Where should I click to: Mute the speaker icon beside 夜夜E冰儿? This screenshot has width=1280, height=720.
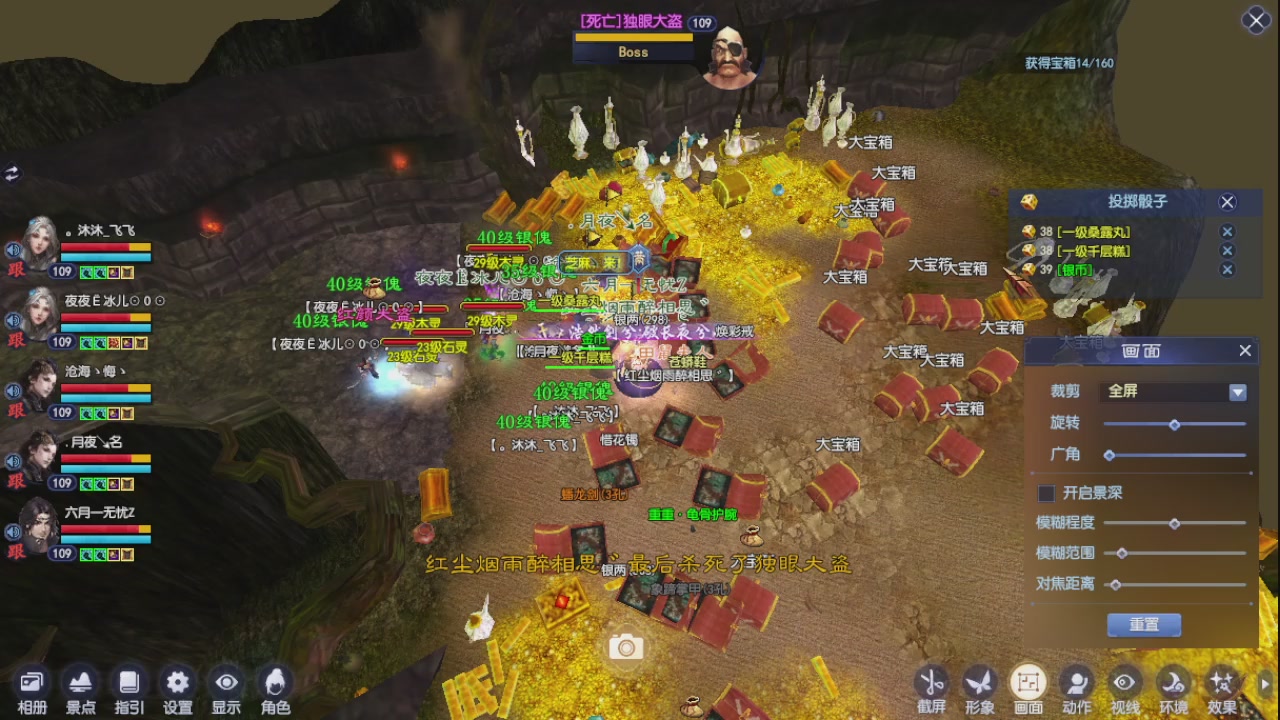tap(10, 321)
